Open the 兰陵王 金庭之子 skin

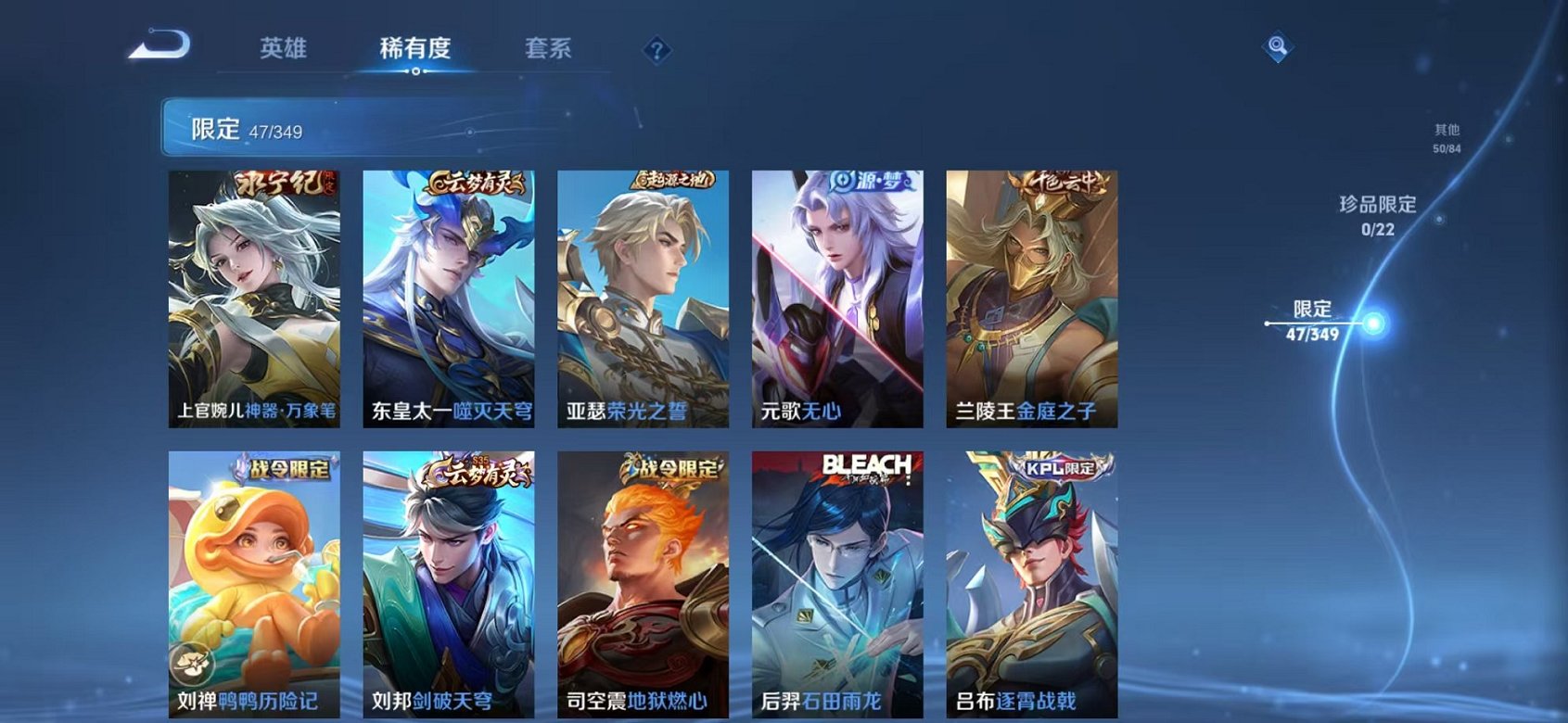[x=1029, y=297]
